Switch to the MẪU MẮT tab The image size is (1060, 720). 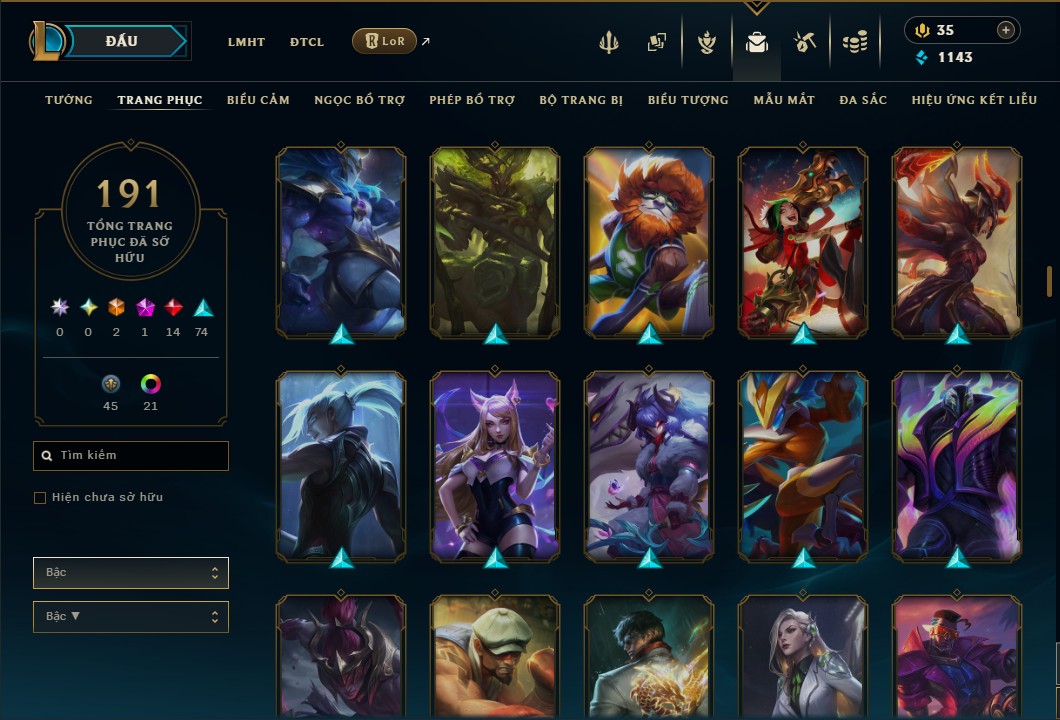click(x=784, y=100)
